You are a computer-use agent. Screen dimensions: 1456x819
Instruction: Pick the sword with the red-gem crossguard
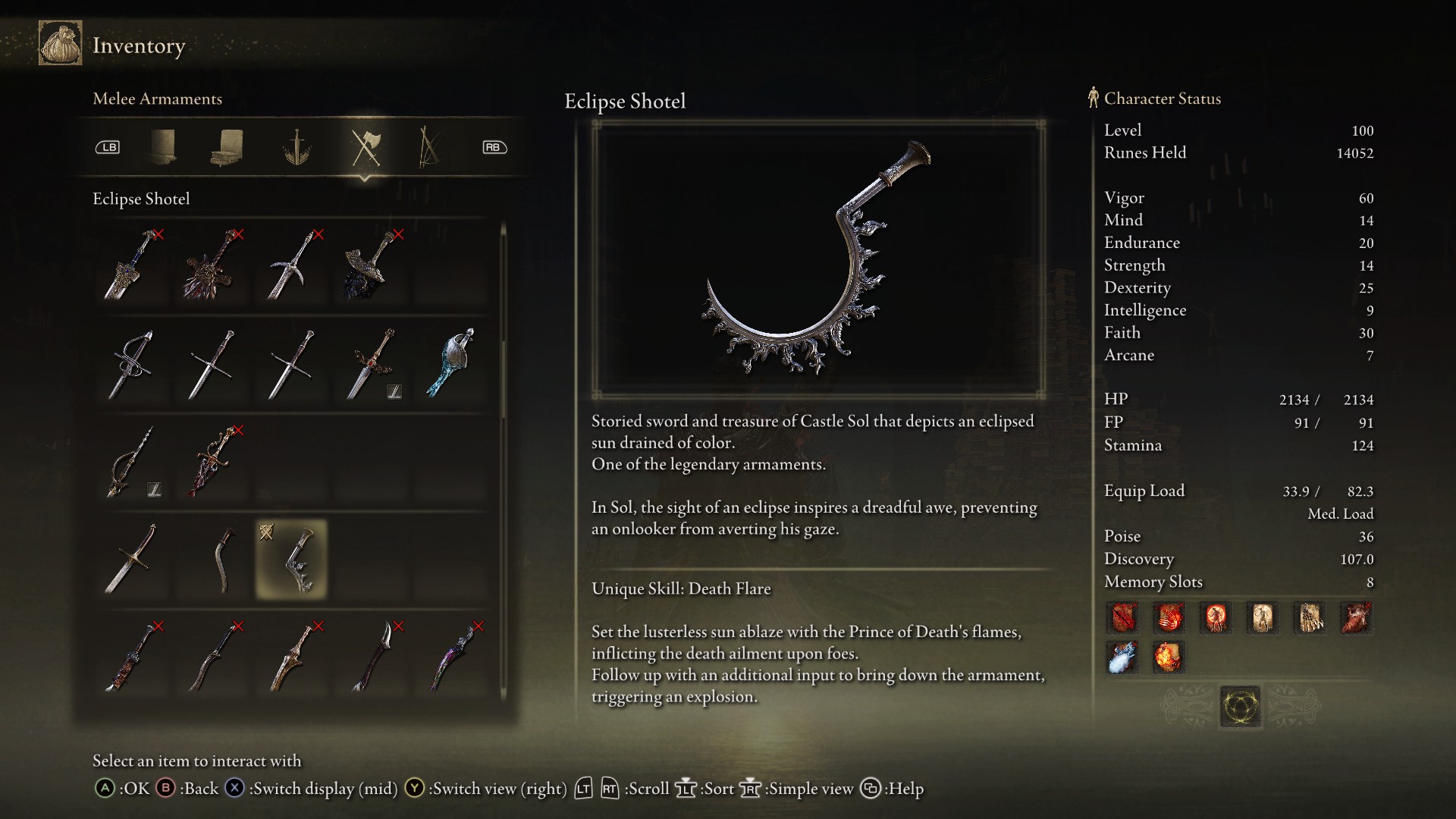point(372,364)
